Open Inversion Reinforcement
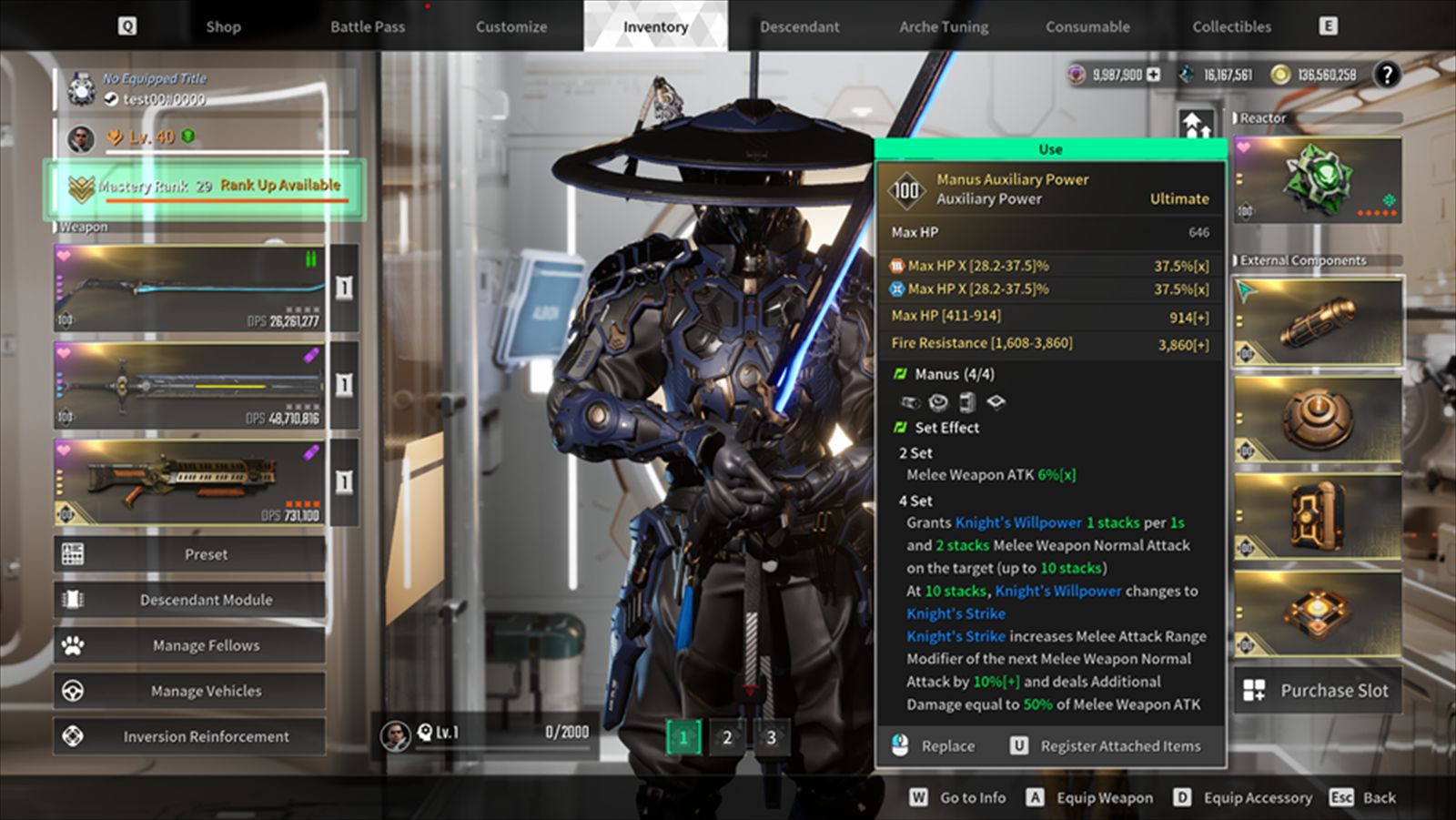Viewport: 1456px width, 820px height. (189, 736)
